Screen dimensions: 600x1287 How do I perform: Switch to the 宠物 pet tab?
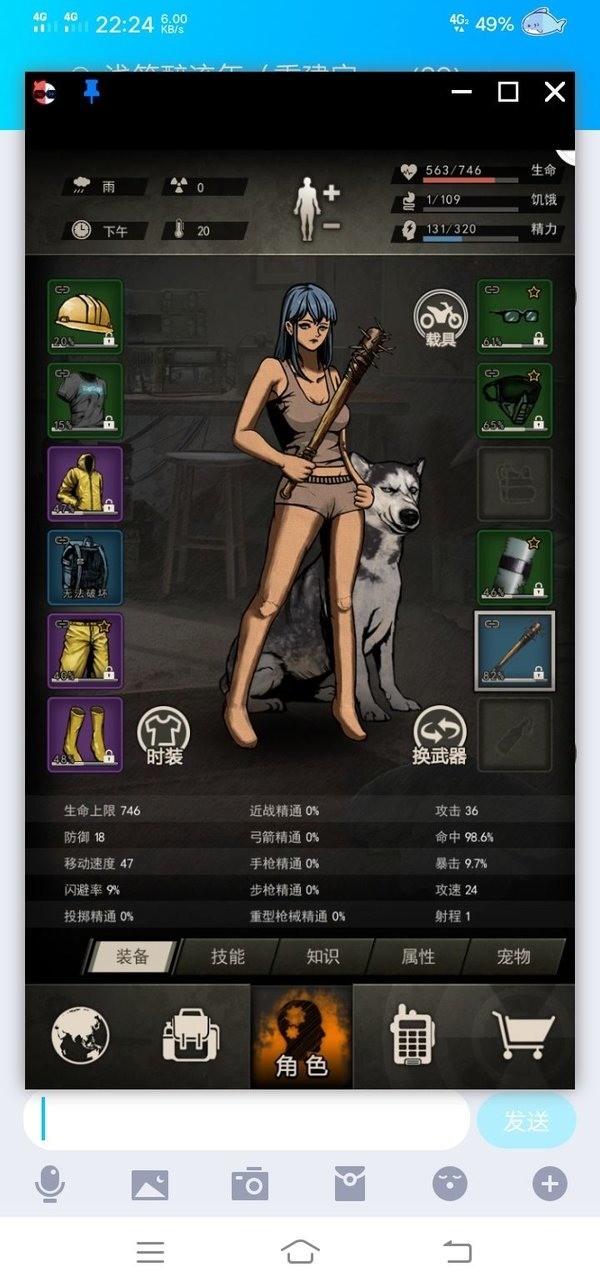click(x=513, y=956)
